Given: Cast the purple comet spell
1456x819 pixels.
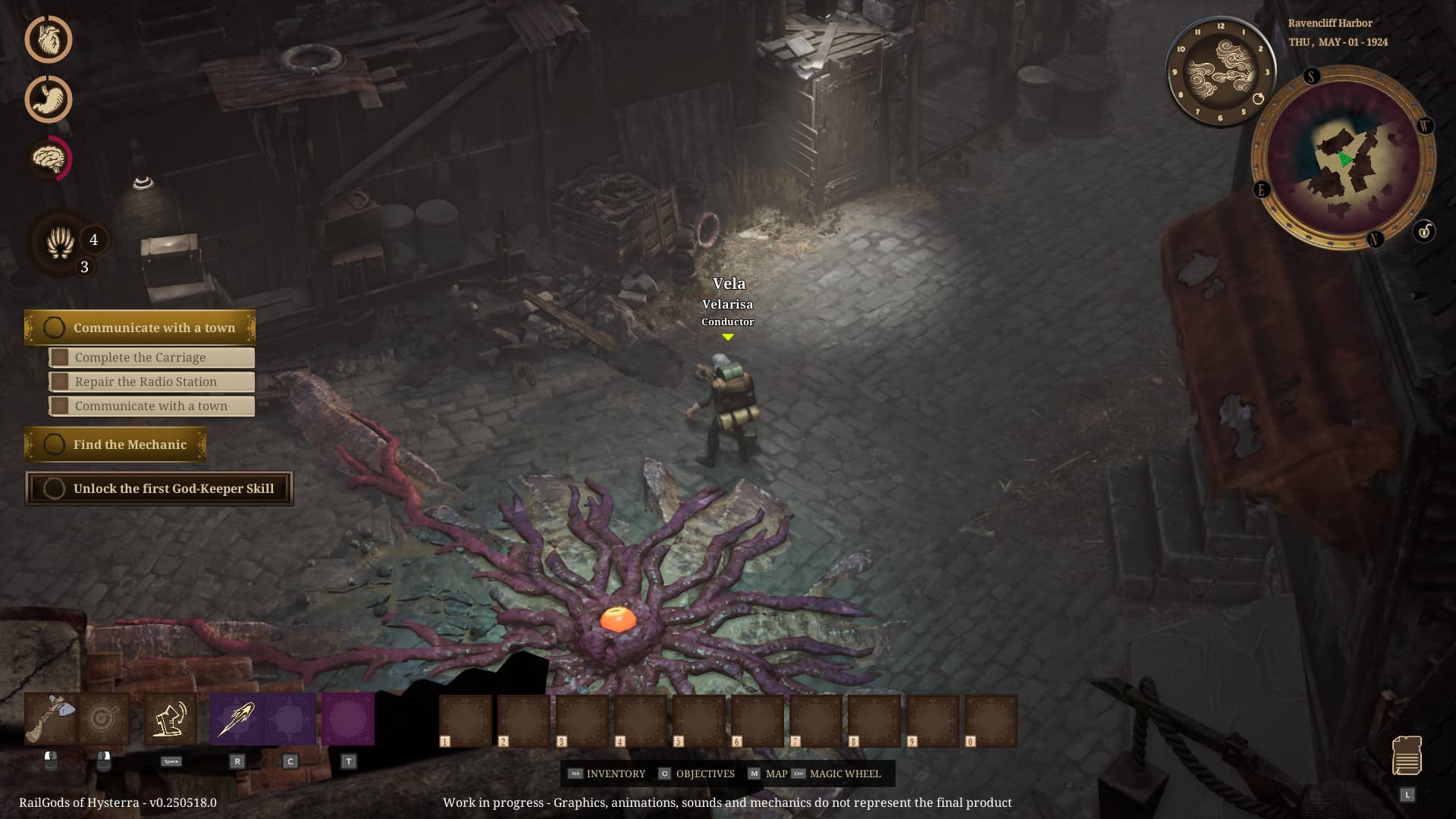Looking at the screenshot, I should tap(237, 719).
